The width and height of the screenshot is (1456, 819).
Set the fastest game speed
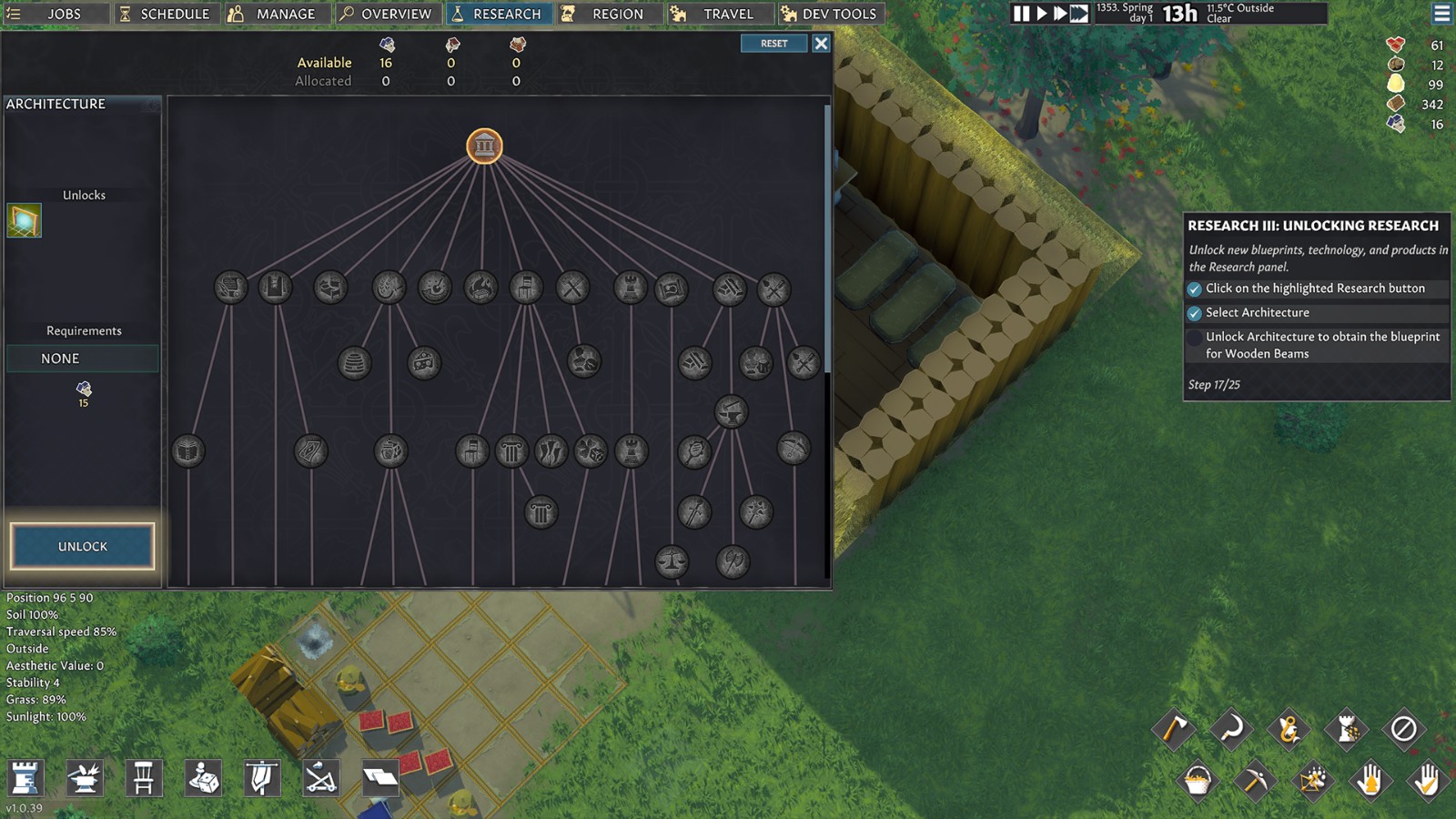(x=1079, y=14)
